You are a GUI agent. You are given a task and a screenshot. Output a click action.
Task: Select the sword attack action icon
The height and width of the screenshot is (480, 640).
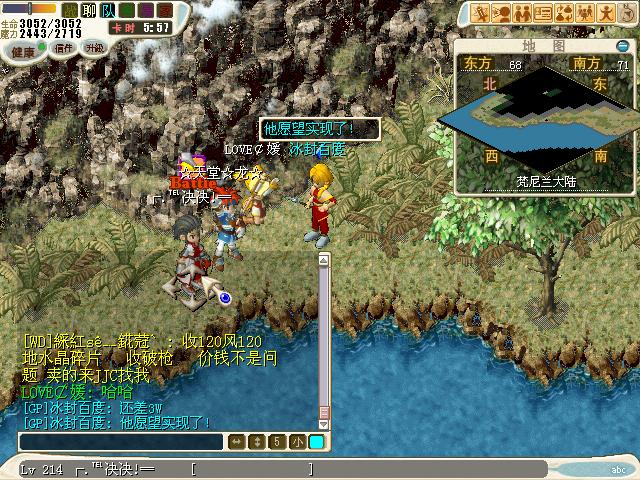[x=480, y=13]
